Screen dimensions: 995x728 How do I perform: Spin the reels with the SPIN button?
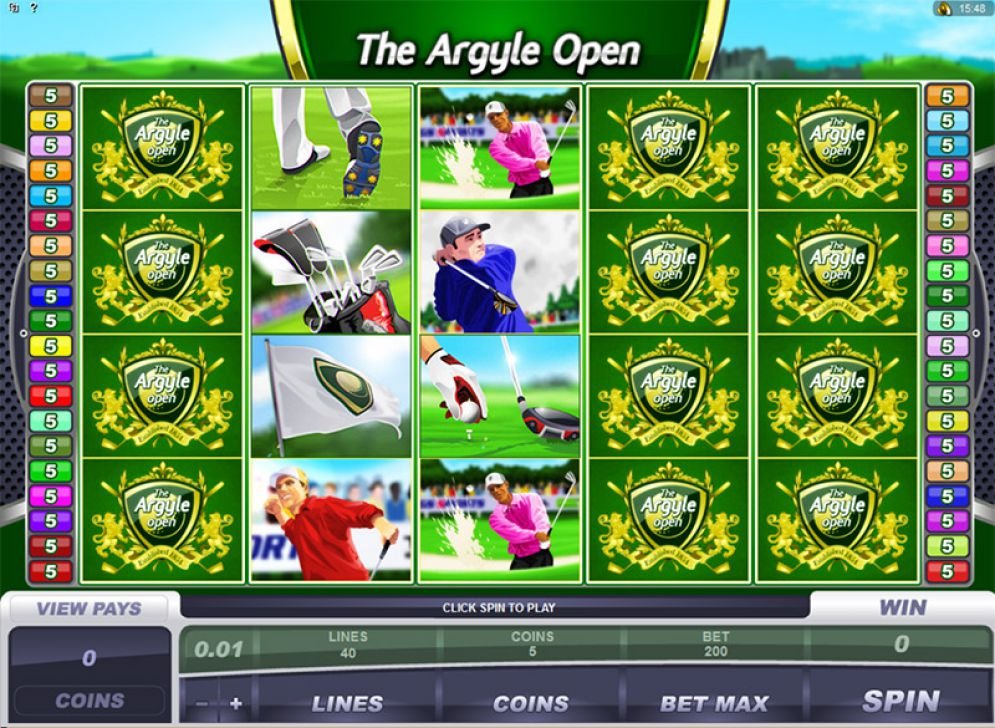900,701
